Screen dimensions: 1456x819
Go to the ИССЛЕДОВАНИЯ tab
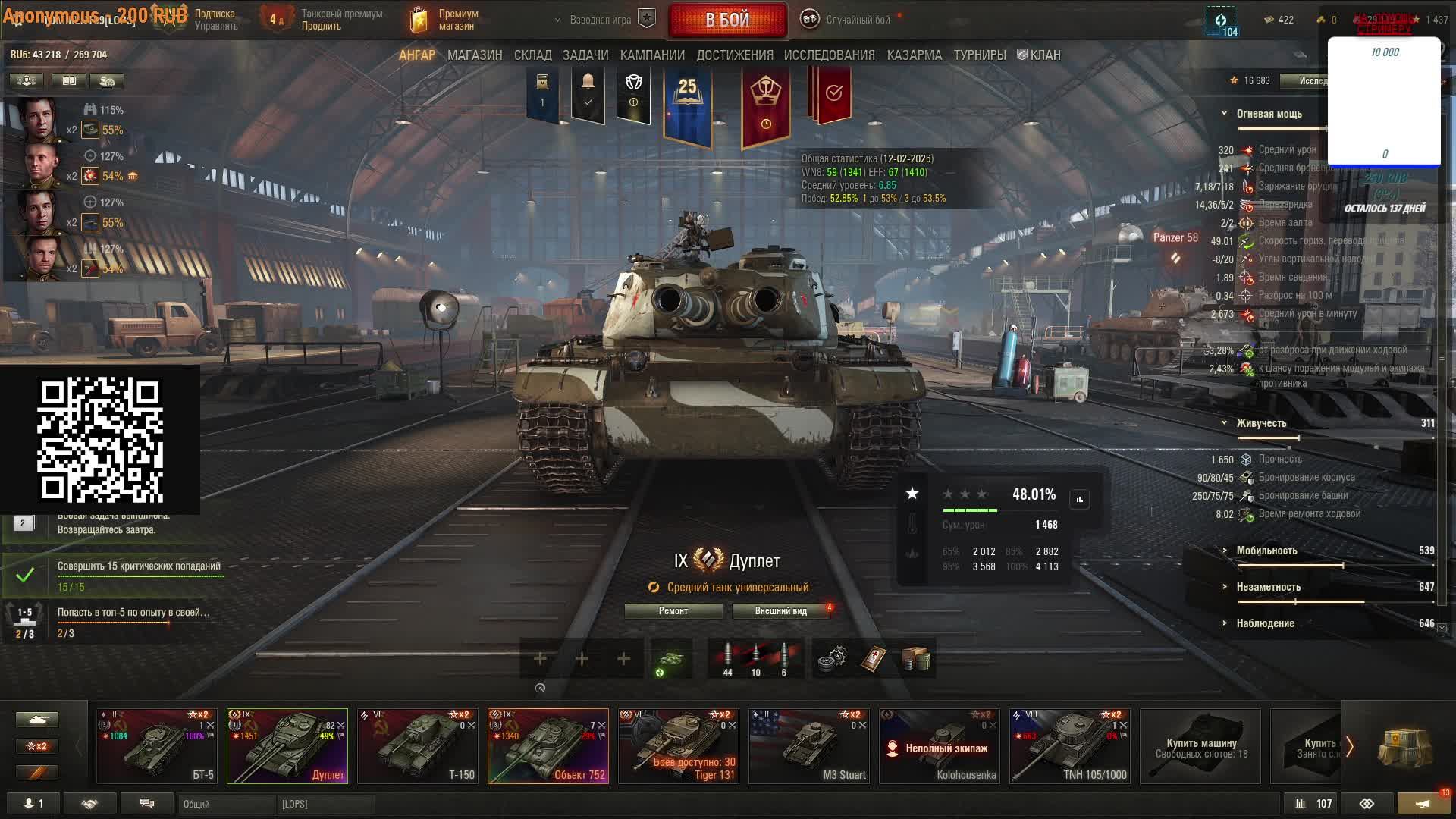(829, 55)
